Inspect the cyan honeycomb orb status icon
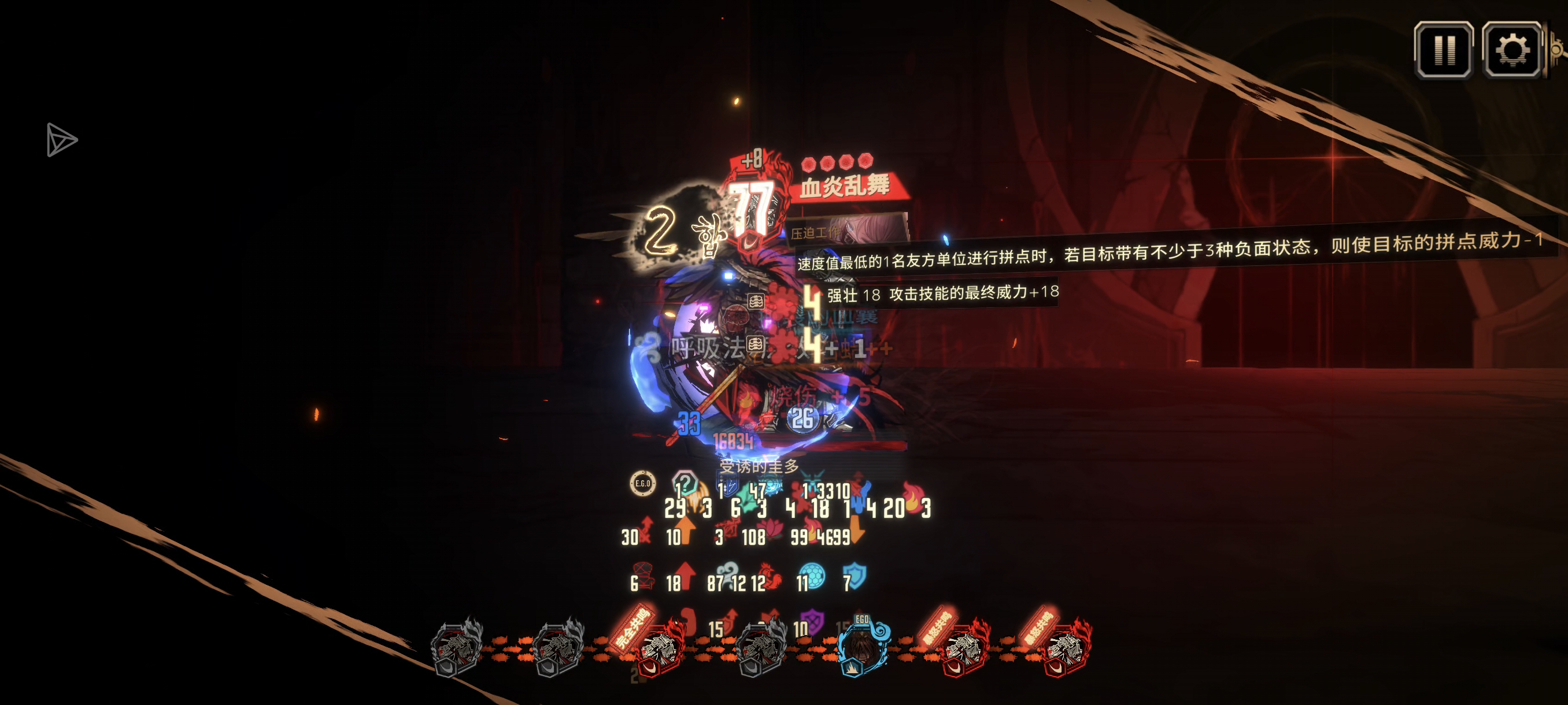This screenshot has height=705, width=1568. 812,576
